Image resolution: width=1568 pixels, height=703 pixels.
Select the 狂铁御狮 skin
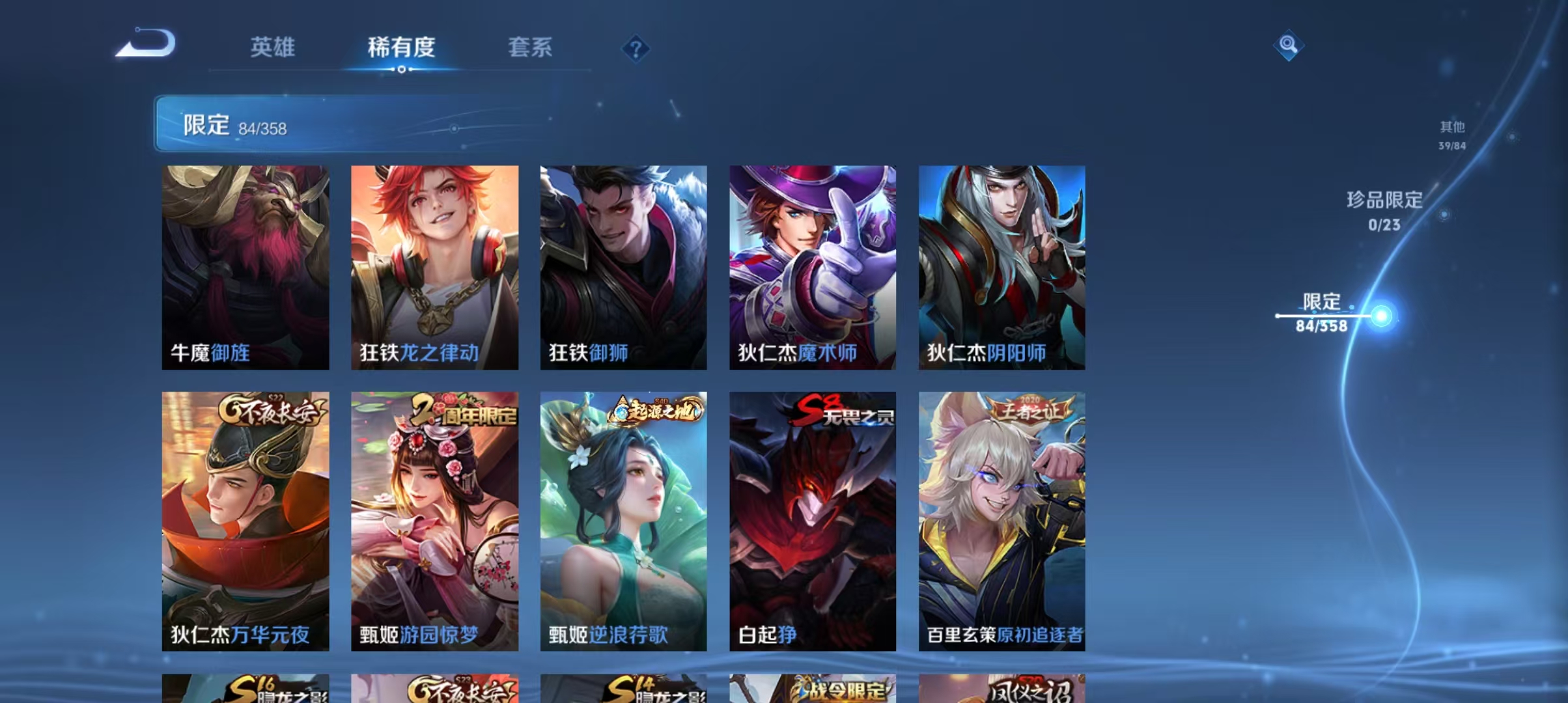(624, 267)
